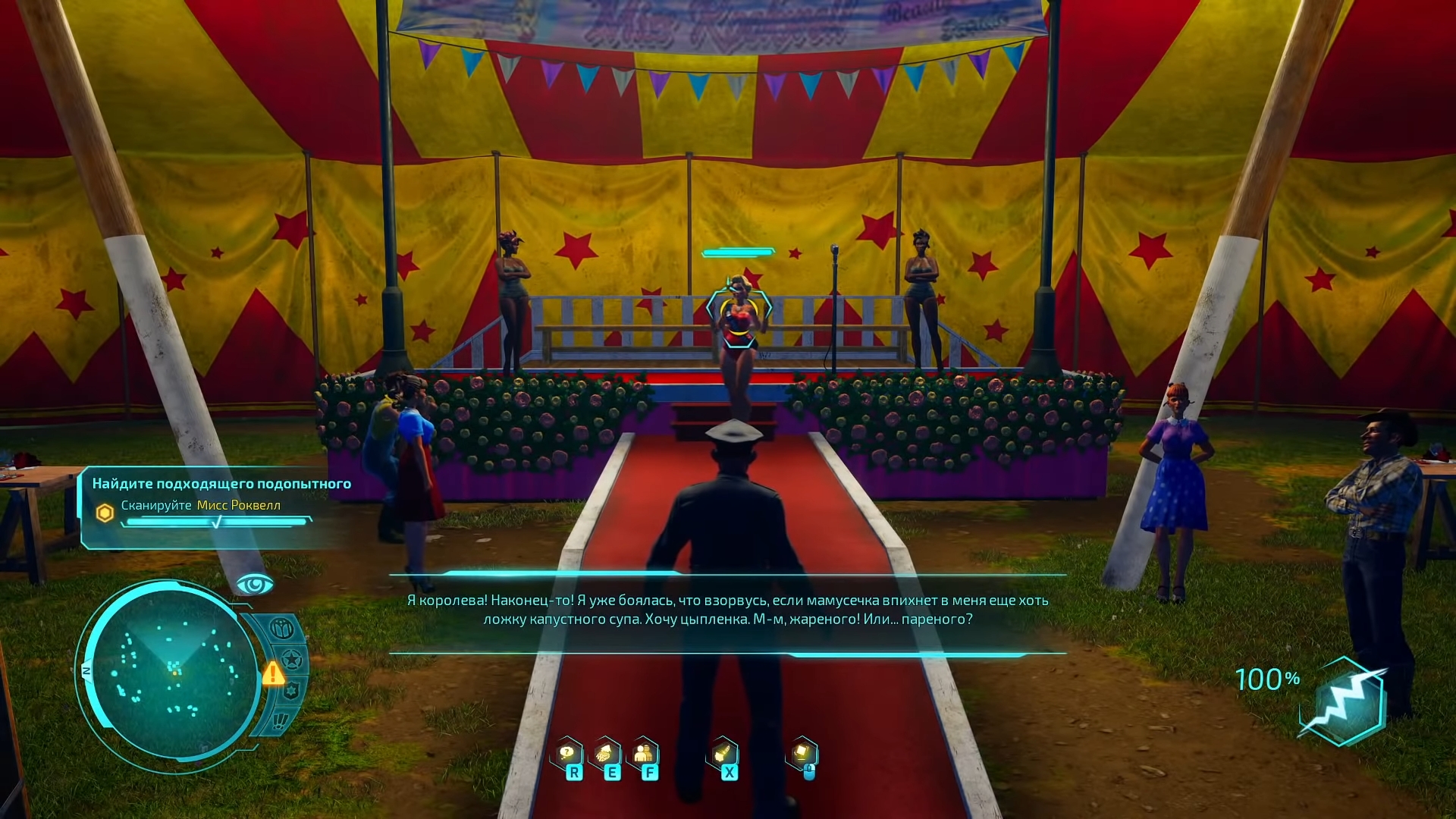Open the quest objective tracker panel

coord(205,506)
